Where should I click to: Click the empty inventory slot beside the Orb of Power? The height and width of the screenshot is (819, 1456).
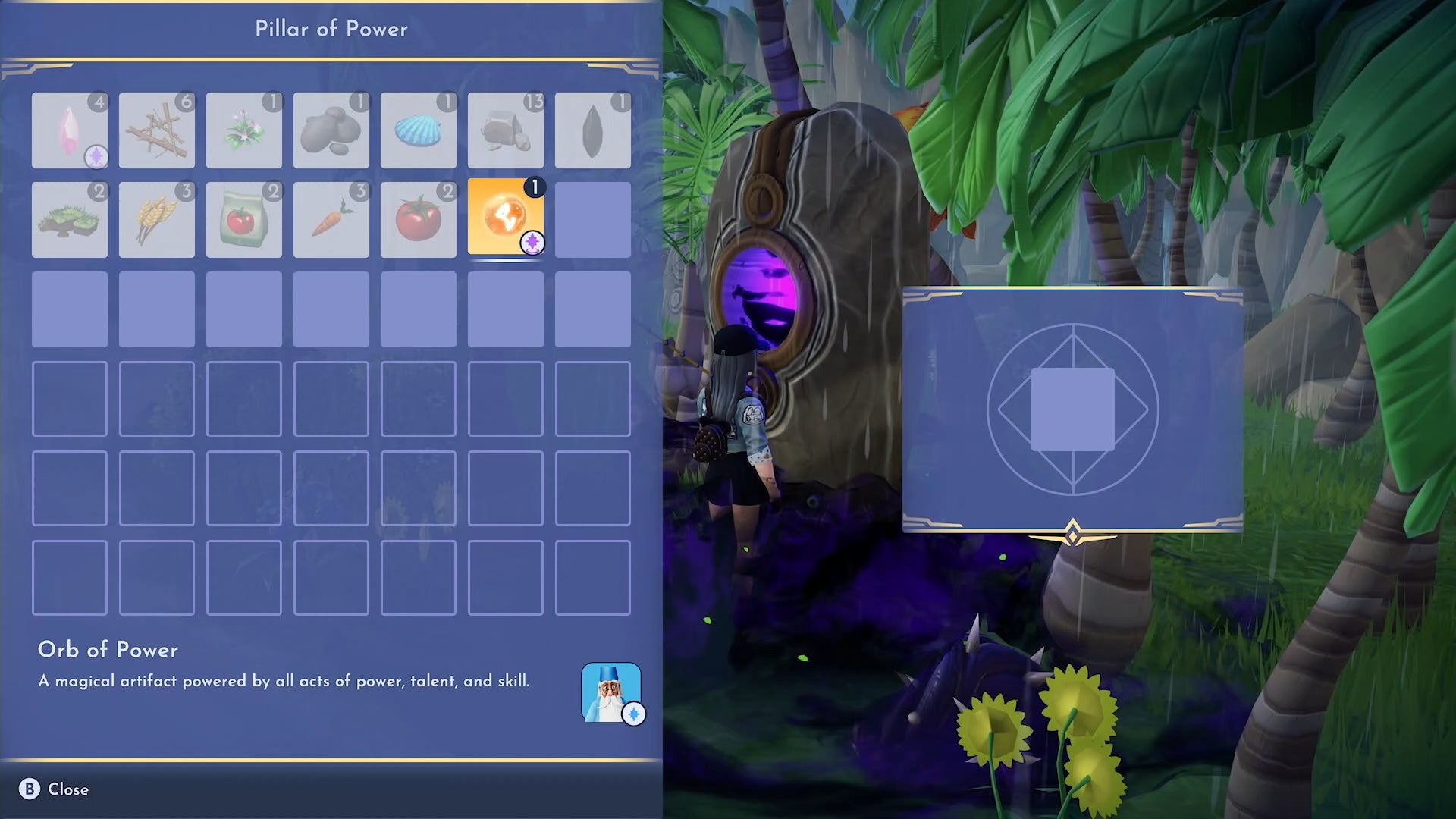click(x=592, y=219)
